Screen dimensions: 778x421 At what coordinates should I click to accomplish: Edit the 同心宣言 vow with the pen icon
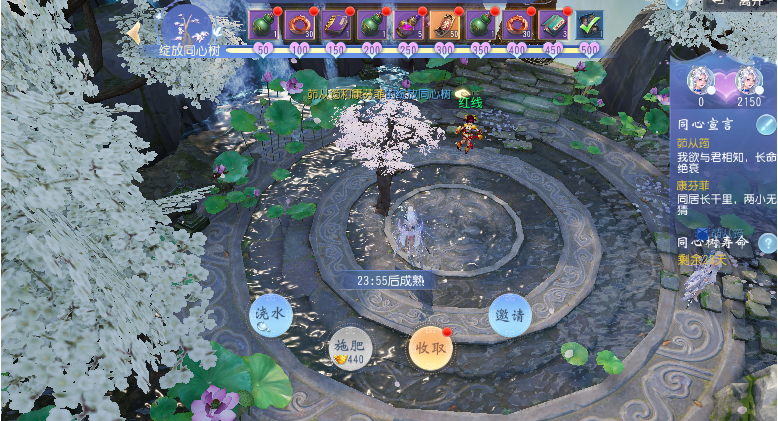pyautogui.click(x=765, y=124)
